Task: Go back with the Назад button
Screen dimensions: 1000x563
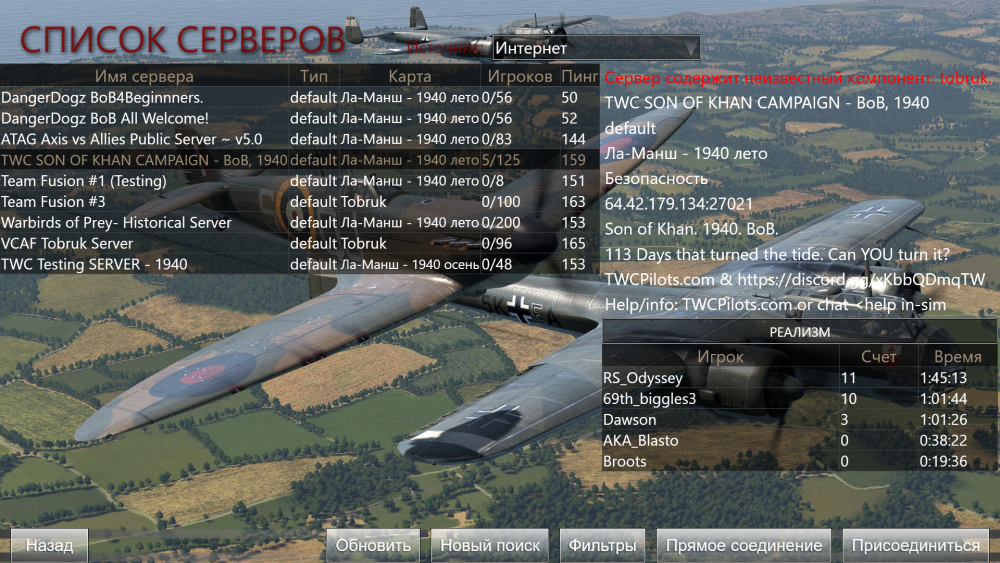Action: [x=49, y=545]
